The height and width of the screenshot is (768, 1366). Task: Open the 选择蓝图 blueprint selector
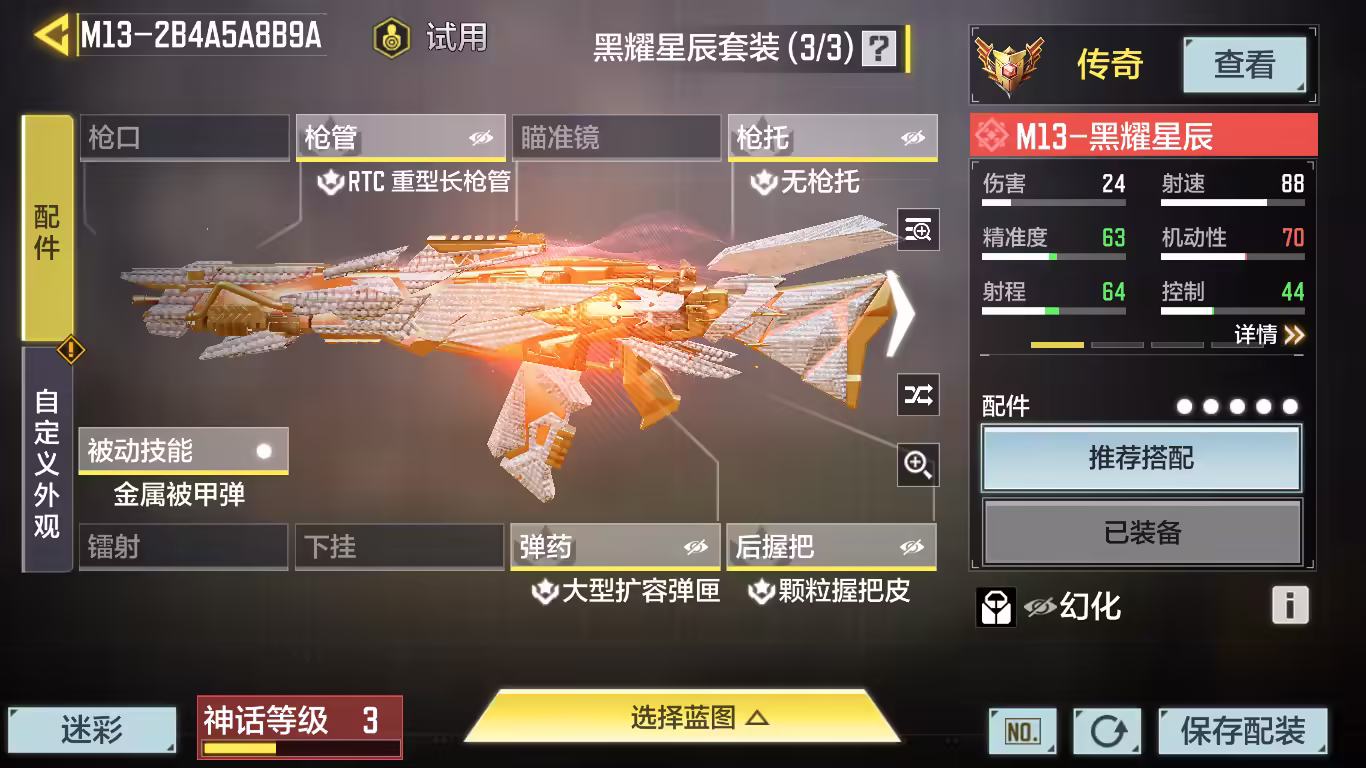point(684,718)
